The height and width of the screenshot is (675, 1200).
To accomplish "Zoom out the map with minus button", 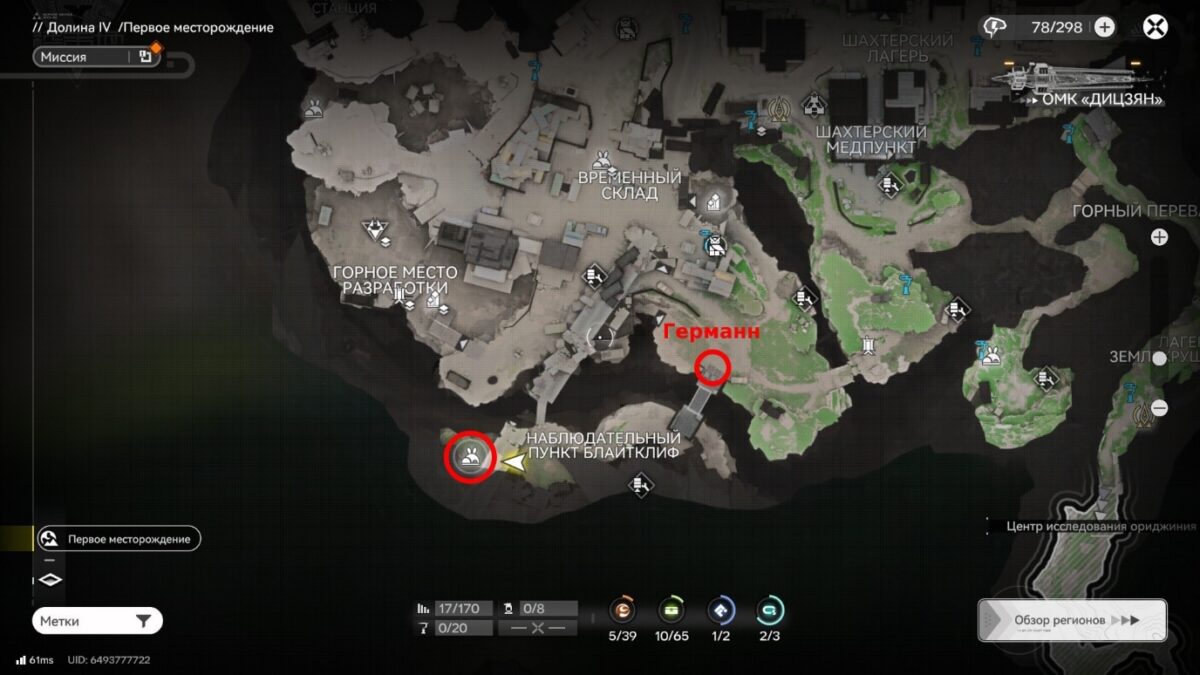I will click(1159, 408).
